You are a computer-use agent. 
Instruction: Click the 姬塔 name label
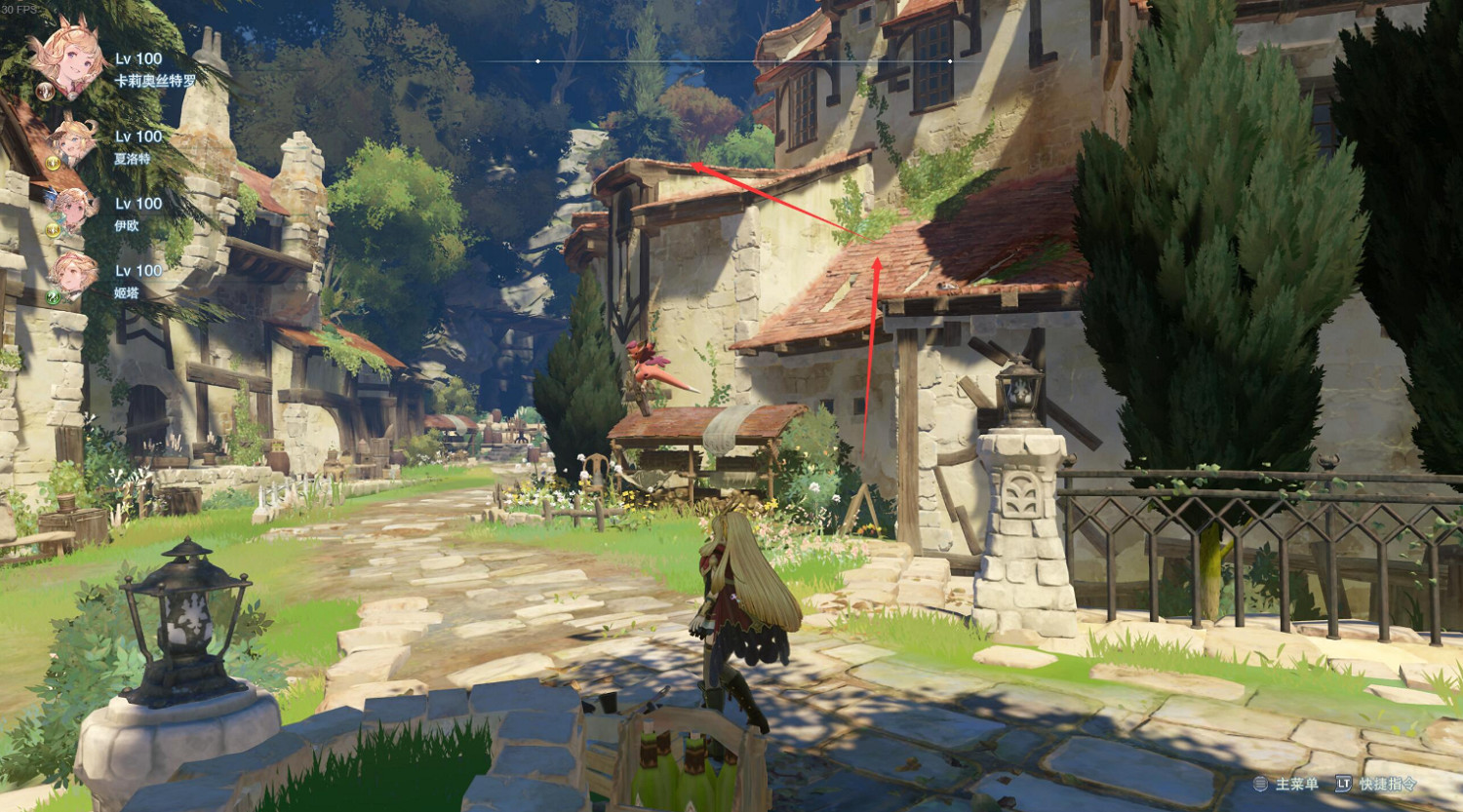click(126, 290)
